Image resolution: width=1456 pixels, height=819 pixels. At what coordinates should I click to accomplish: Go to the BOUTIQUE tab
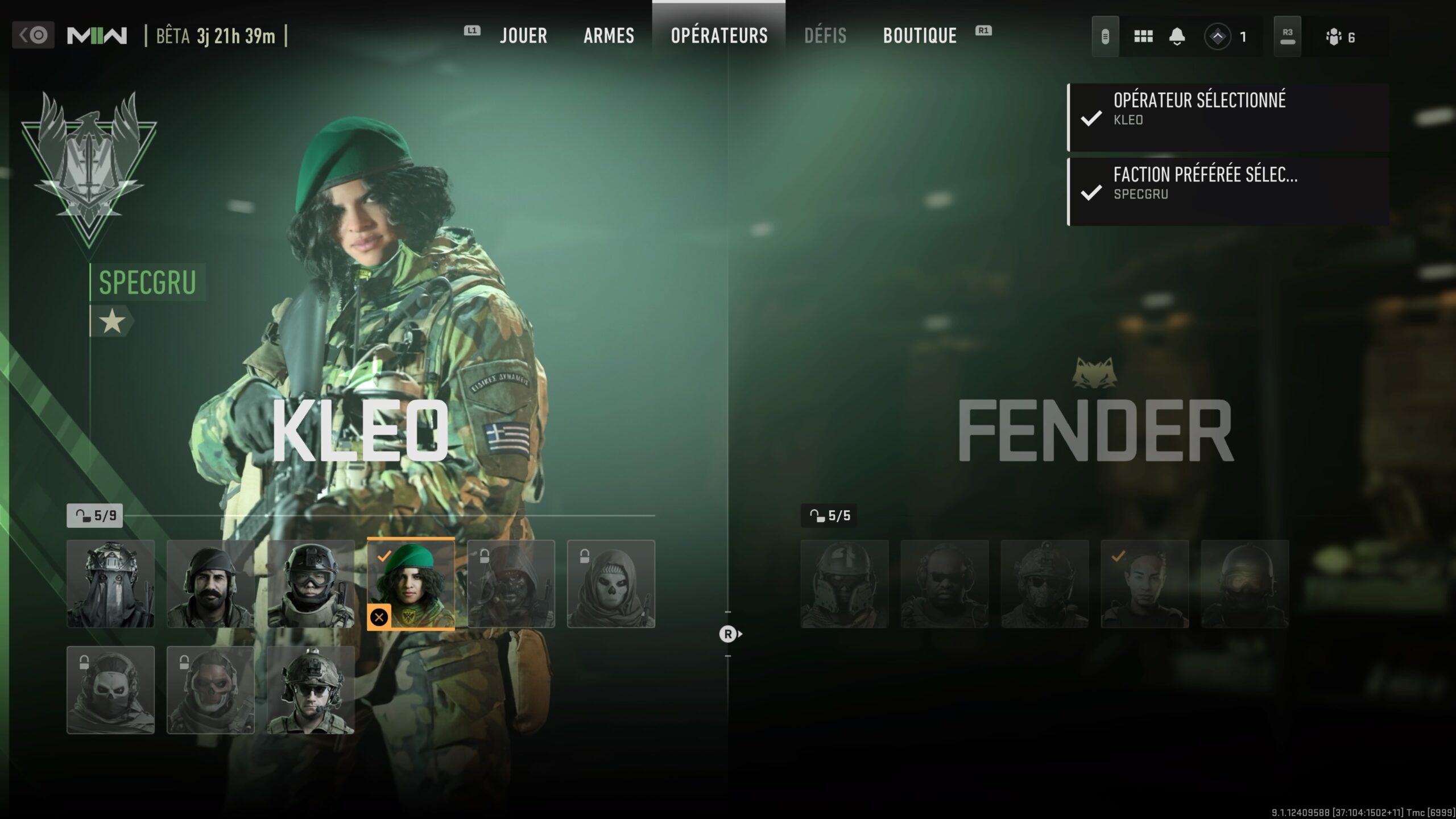[x=920, y=36]
